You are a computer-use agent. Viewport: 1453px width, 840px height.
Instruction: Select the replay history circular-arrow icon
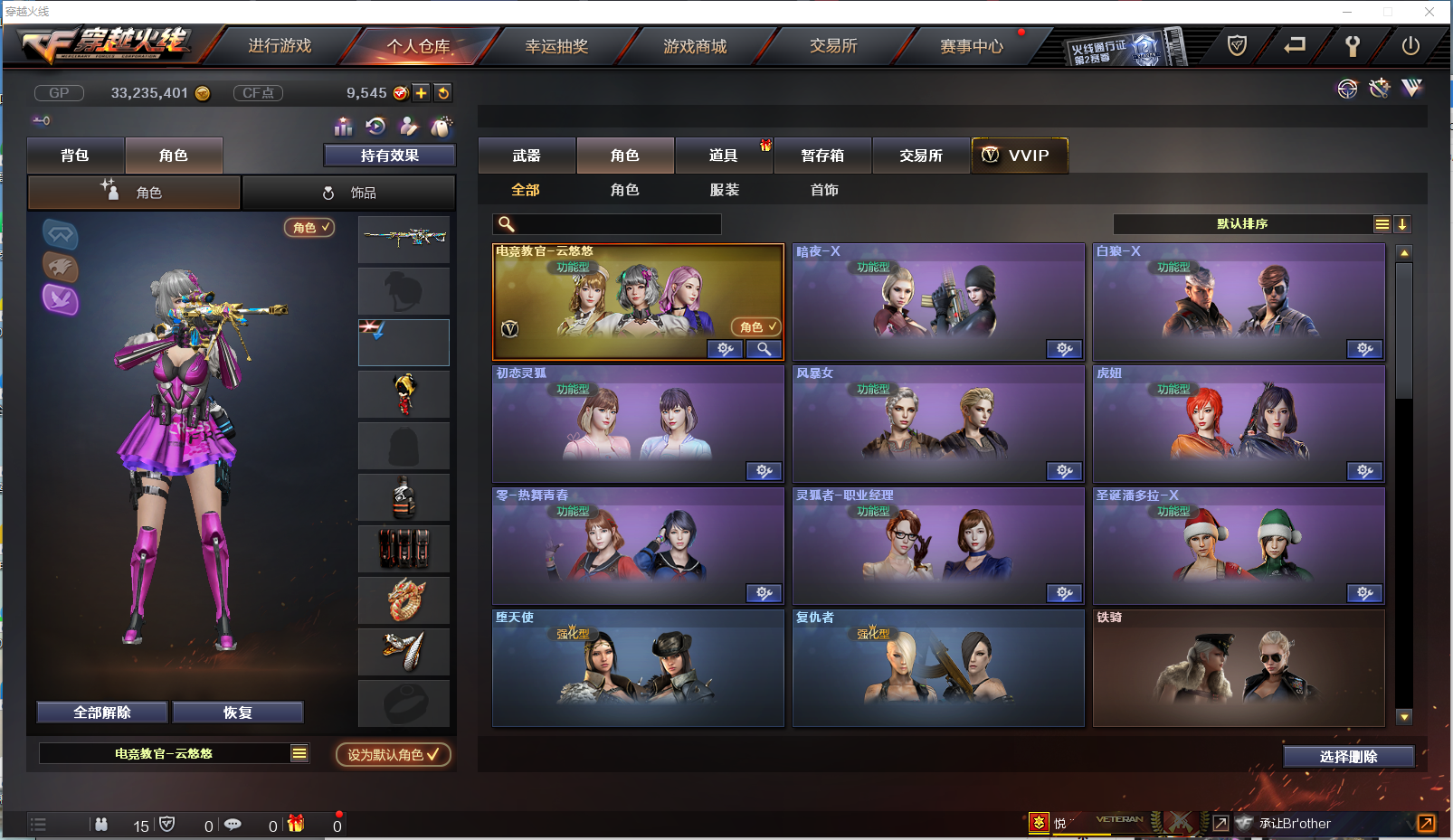coord(375,127)
